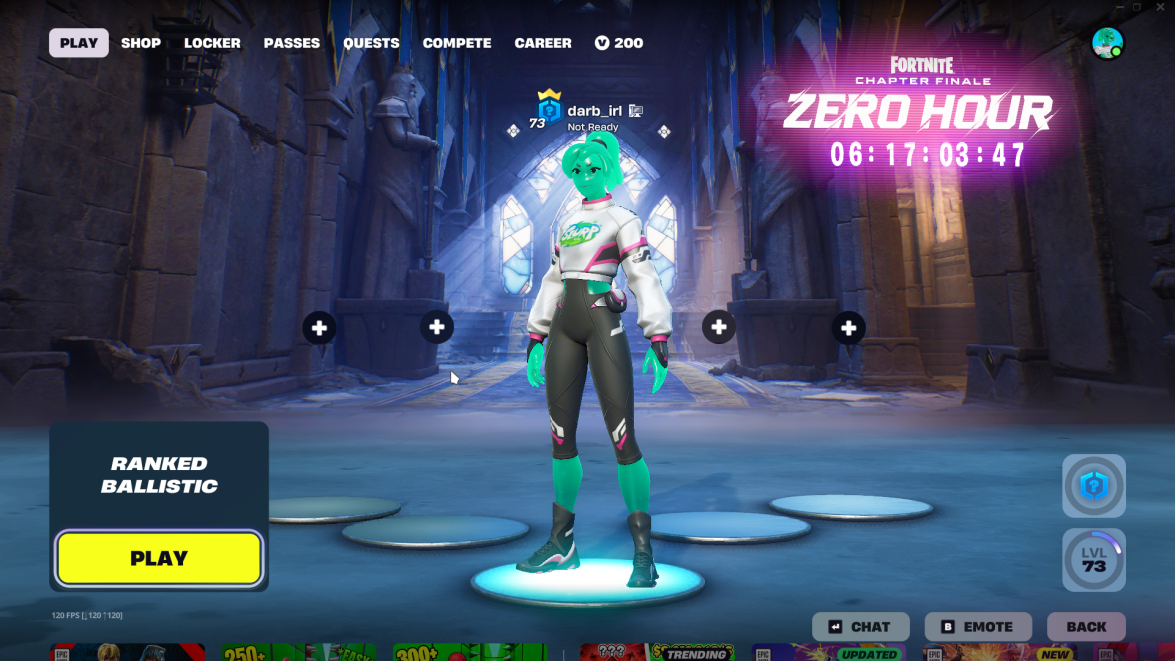Select the Play tab in top navigation
Image resolution: width=1175 pixels, height=661 pixels.
click(x=79, y=43)
